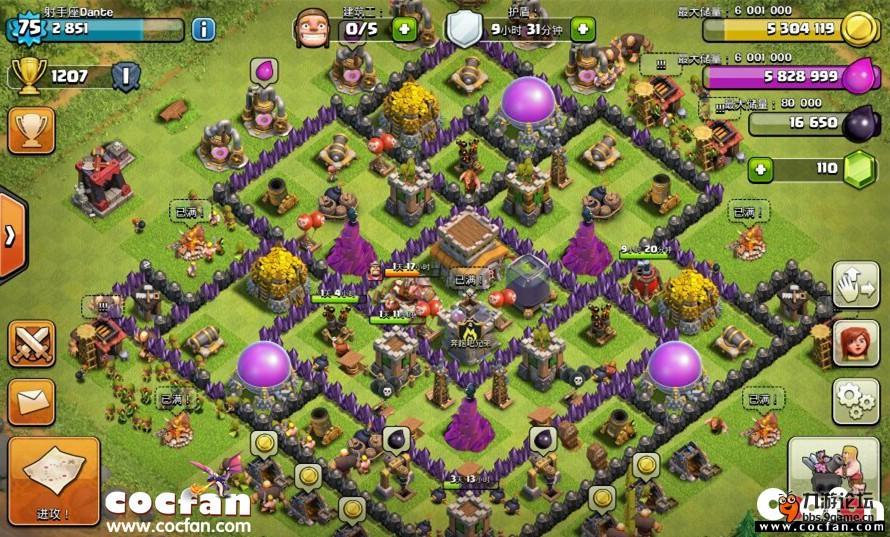Buy more shield time with the plus button

tap(583, 29)
